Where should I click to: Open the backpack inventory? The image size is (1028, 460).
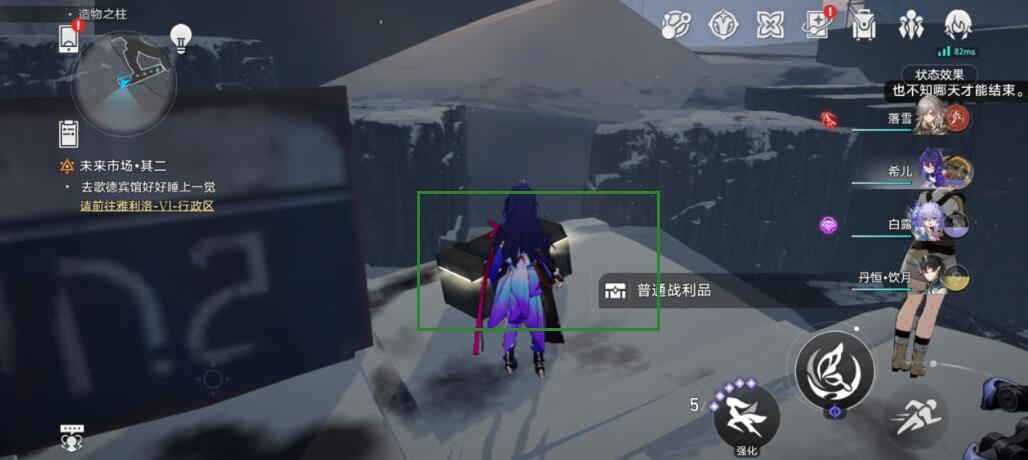pyautogui.click(x=863, y=25)
